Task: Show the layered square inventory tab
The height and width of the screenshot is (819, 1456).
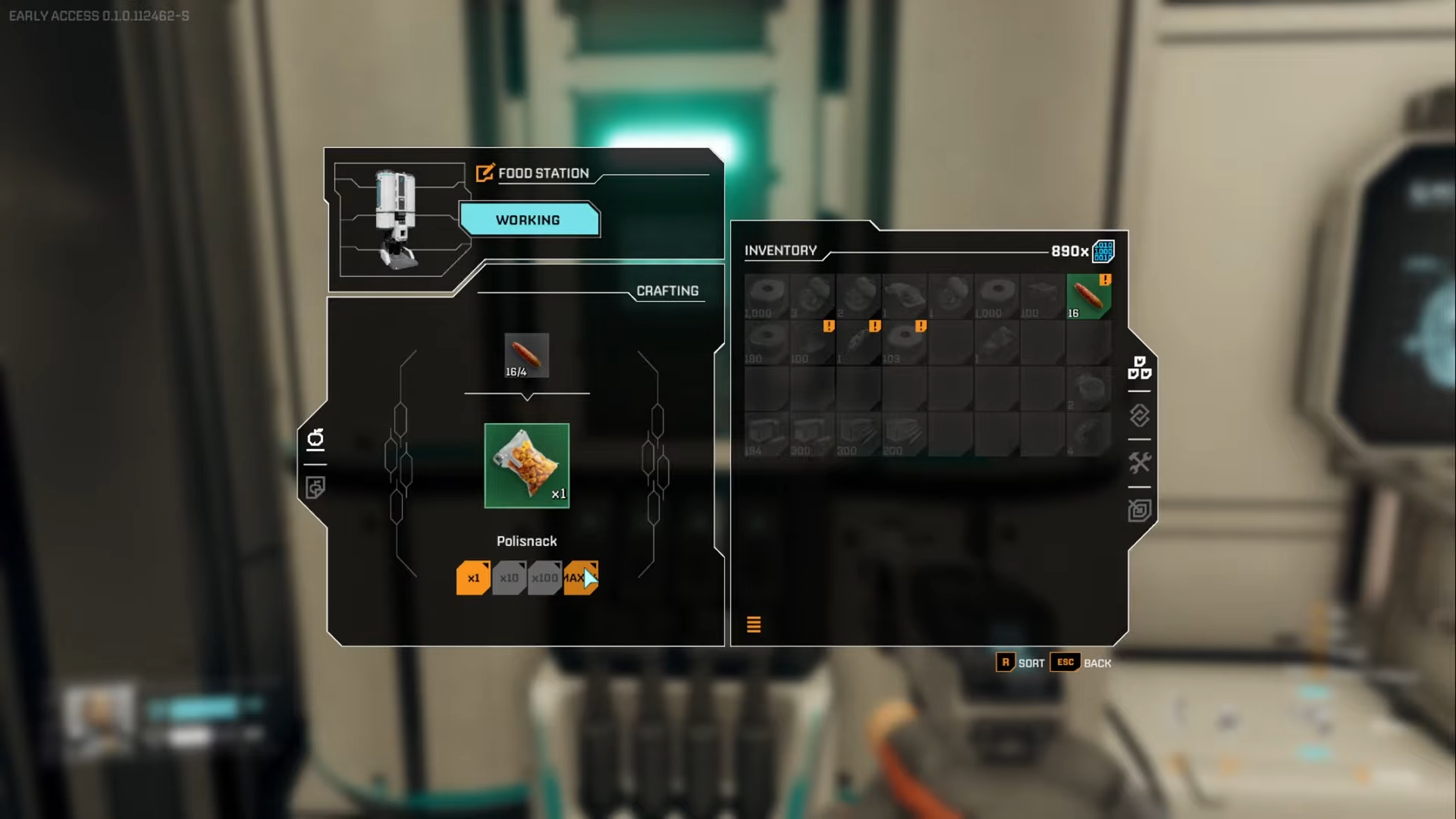Action: tap(1139, 510)
